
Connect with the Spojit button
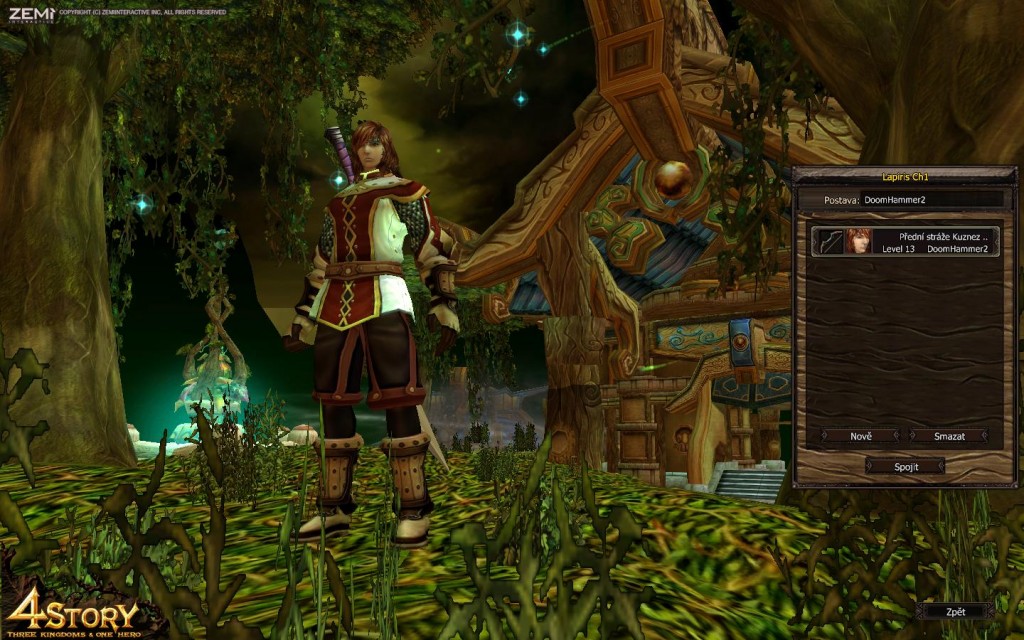point(905,466)
